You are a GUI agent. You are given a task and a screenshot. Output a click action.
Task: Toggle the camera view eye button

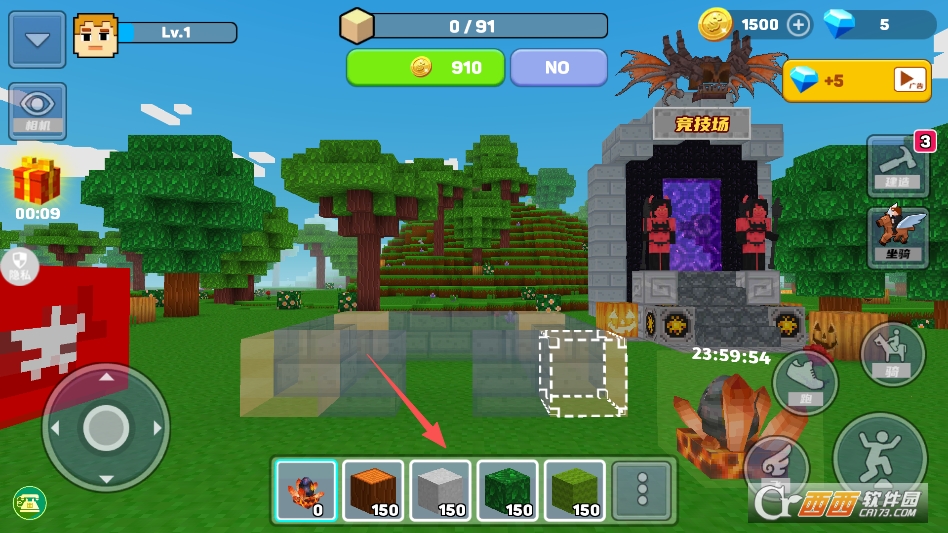click(37, 110)
